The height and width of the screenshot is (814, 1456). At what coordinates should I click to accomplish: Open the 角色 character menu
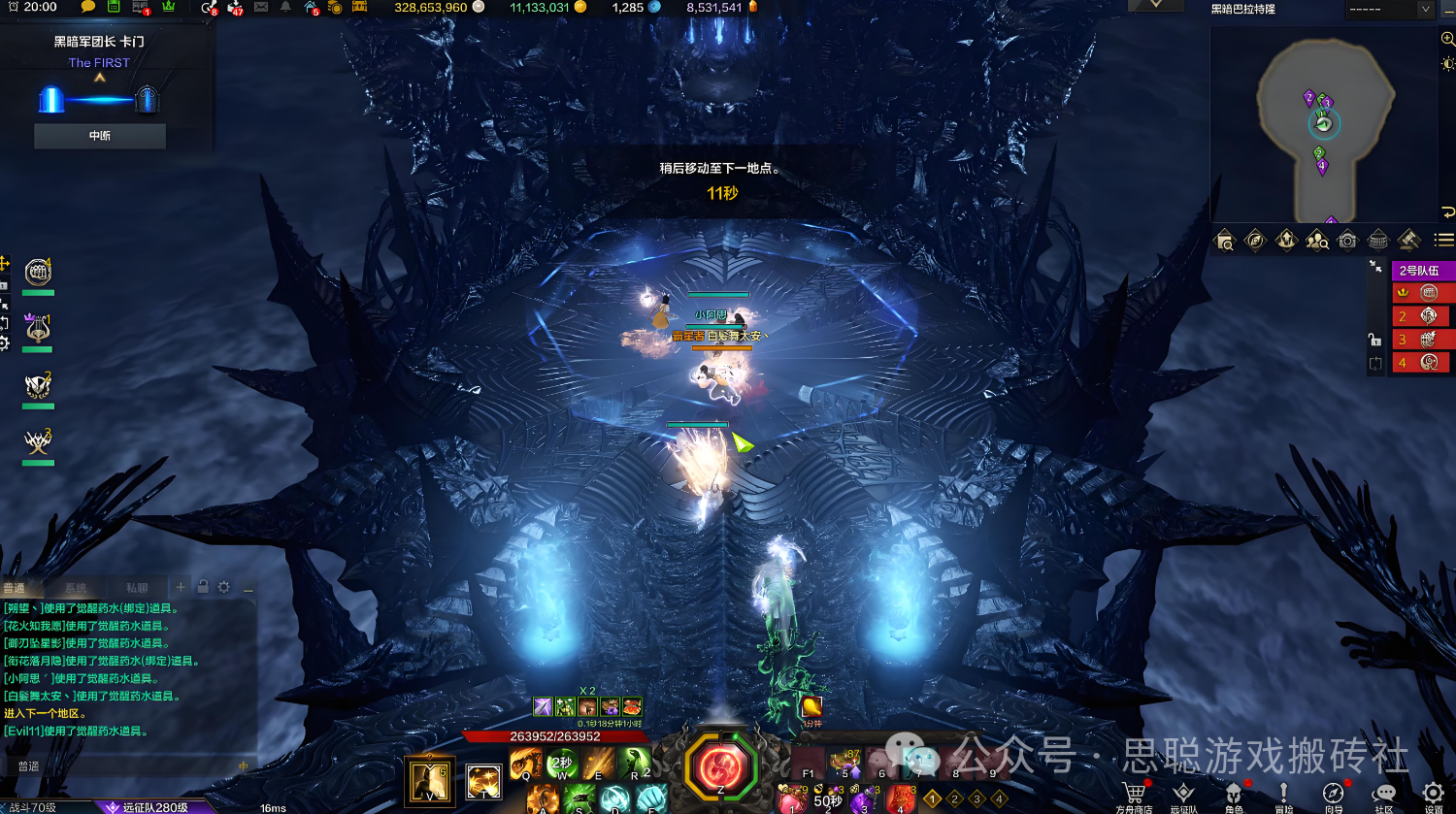1233,795
